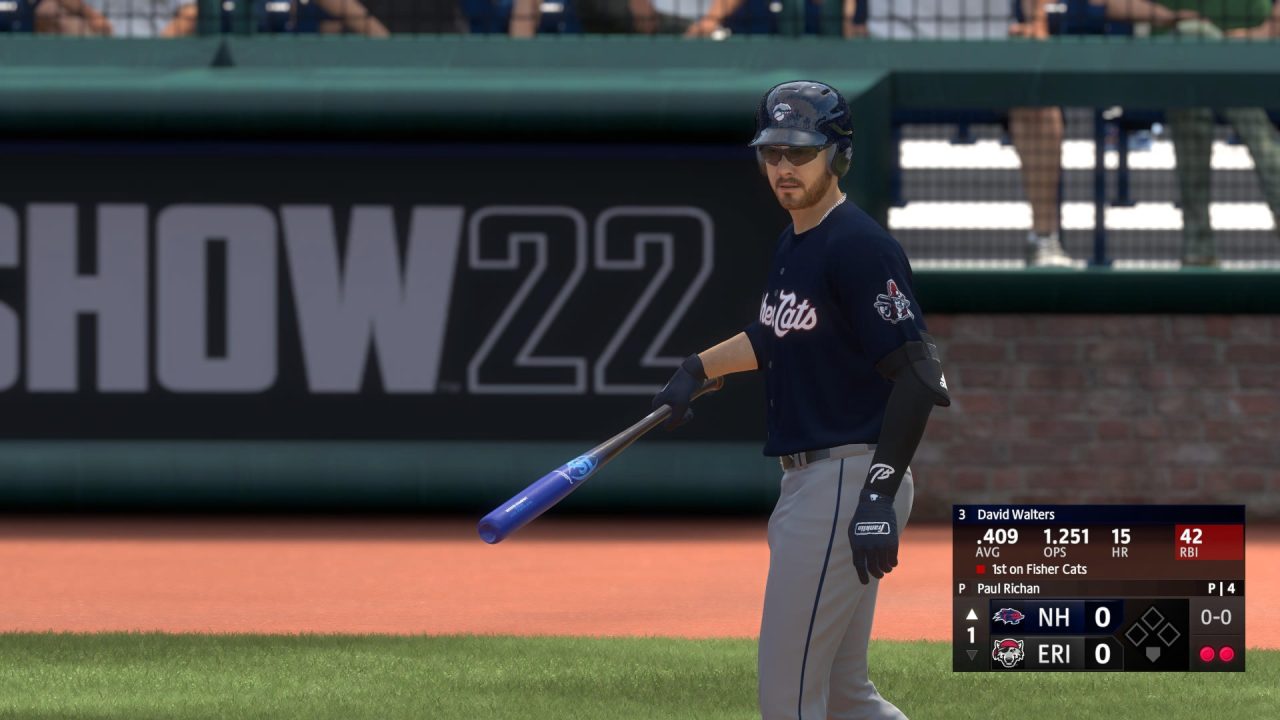Select the ERI team scoreboard row
The image size is (1280, 720).
tap(1050, 652)
